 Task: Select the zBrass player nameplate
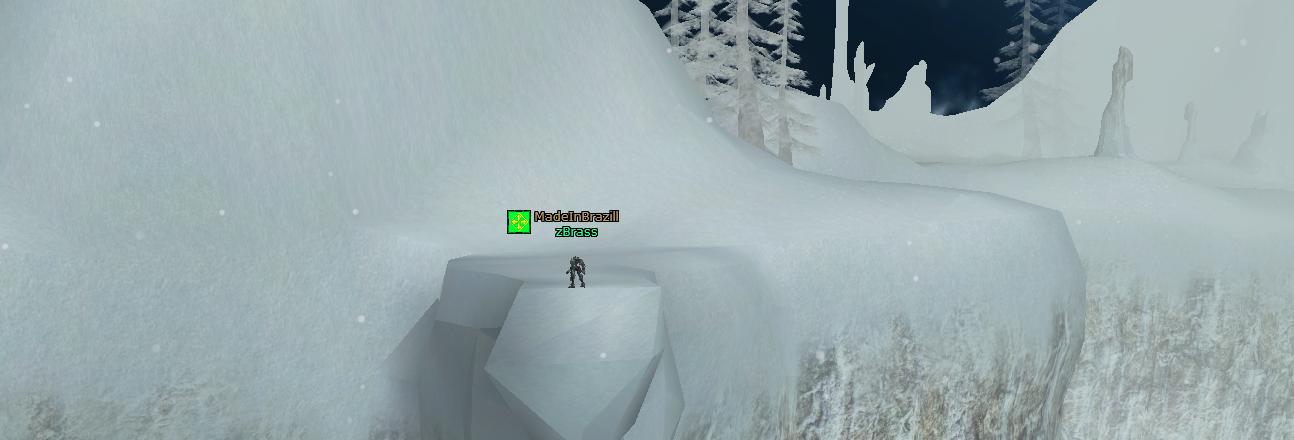[x=576, y=232]
